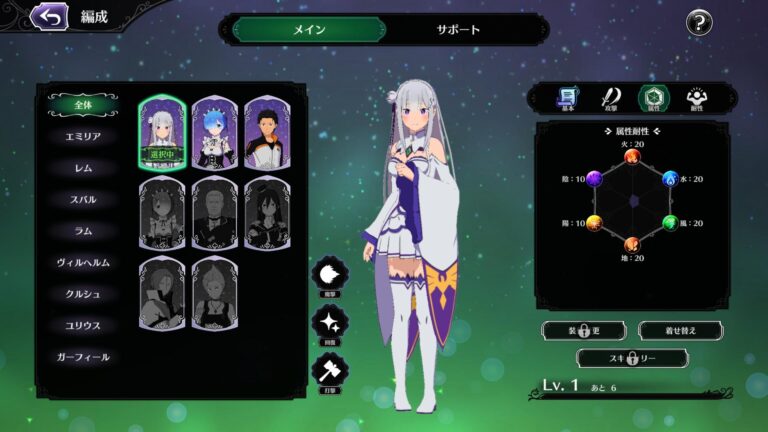Go back using the return arrow button
This screenshot has height=432, width=768.
48,16
